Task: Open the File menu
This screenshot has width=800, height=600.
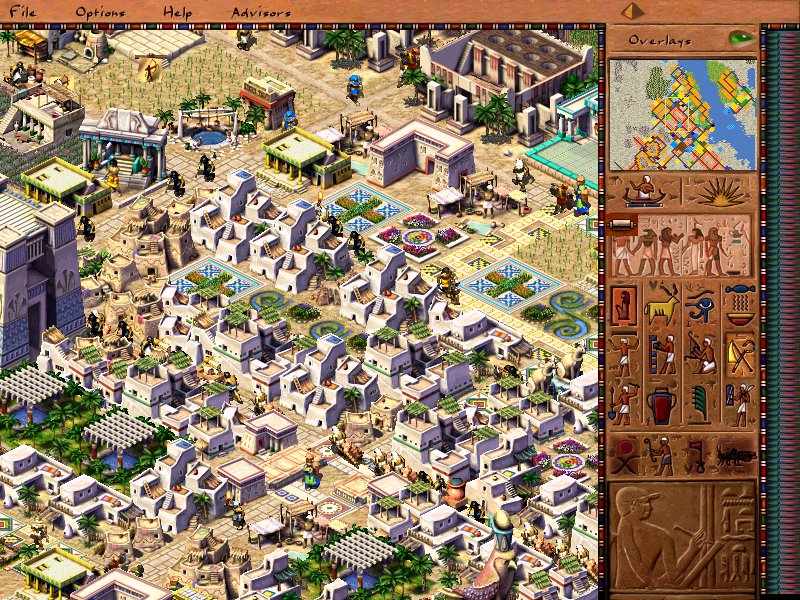Action: 22,12
